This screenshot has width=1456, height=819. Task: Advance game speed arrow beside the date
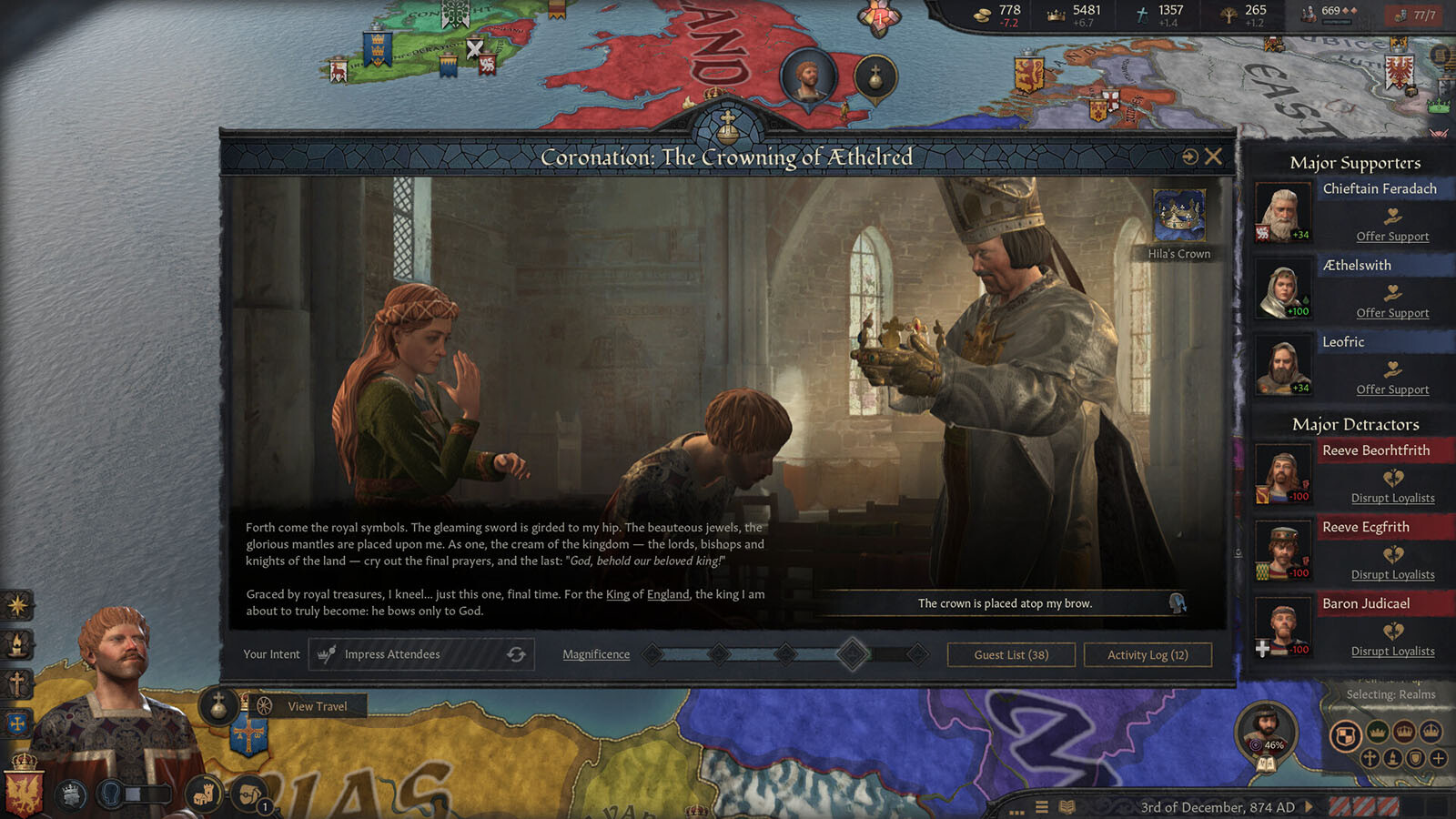coord(1309,806)
